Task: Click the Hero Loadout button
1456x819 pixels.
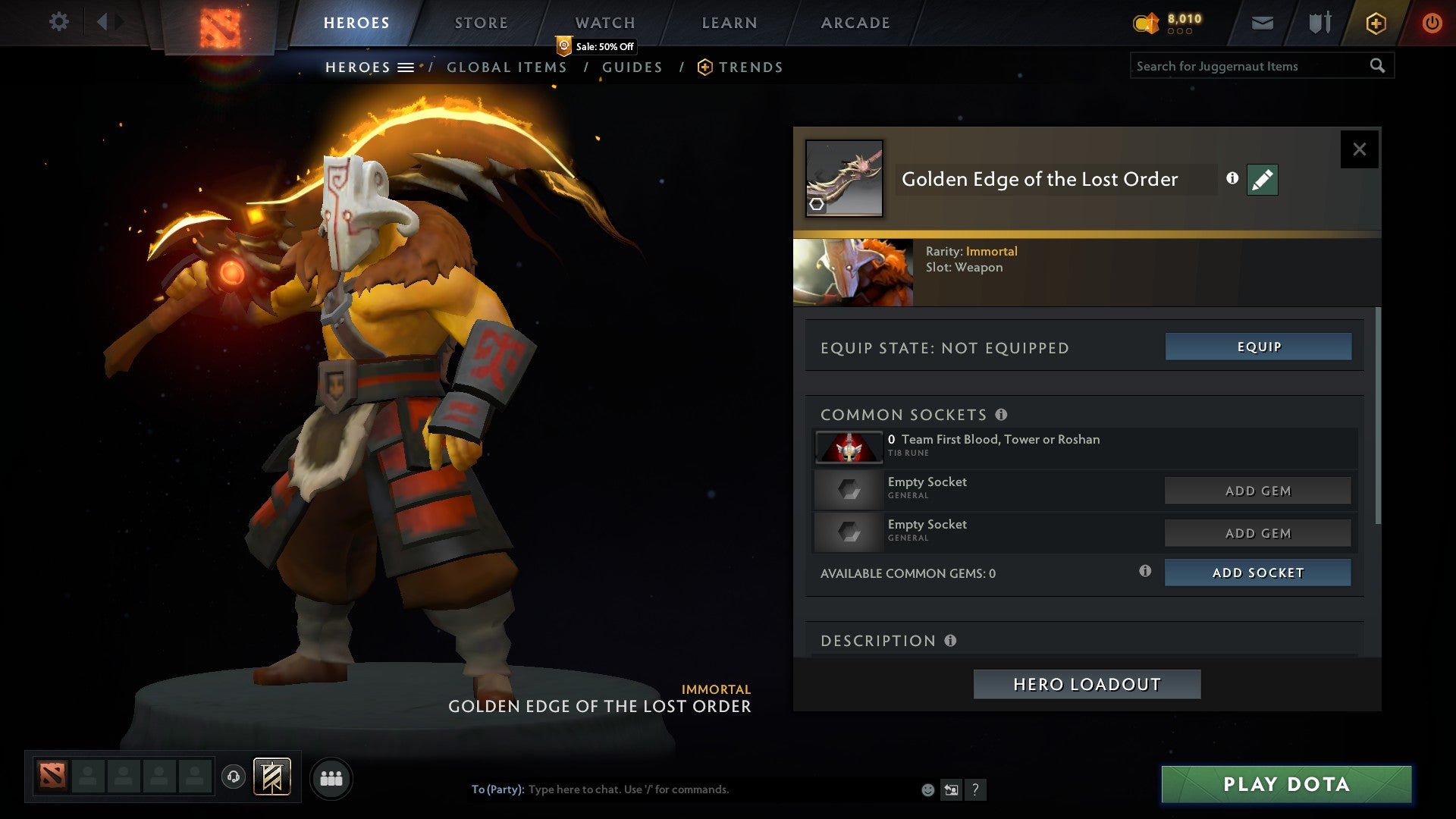Action: point(1087,683)
